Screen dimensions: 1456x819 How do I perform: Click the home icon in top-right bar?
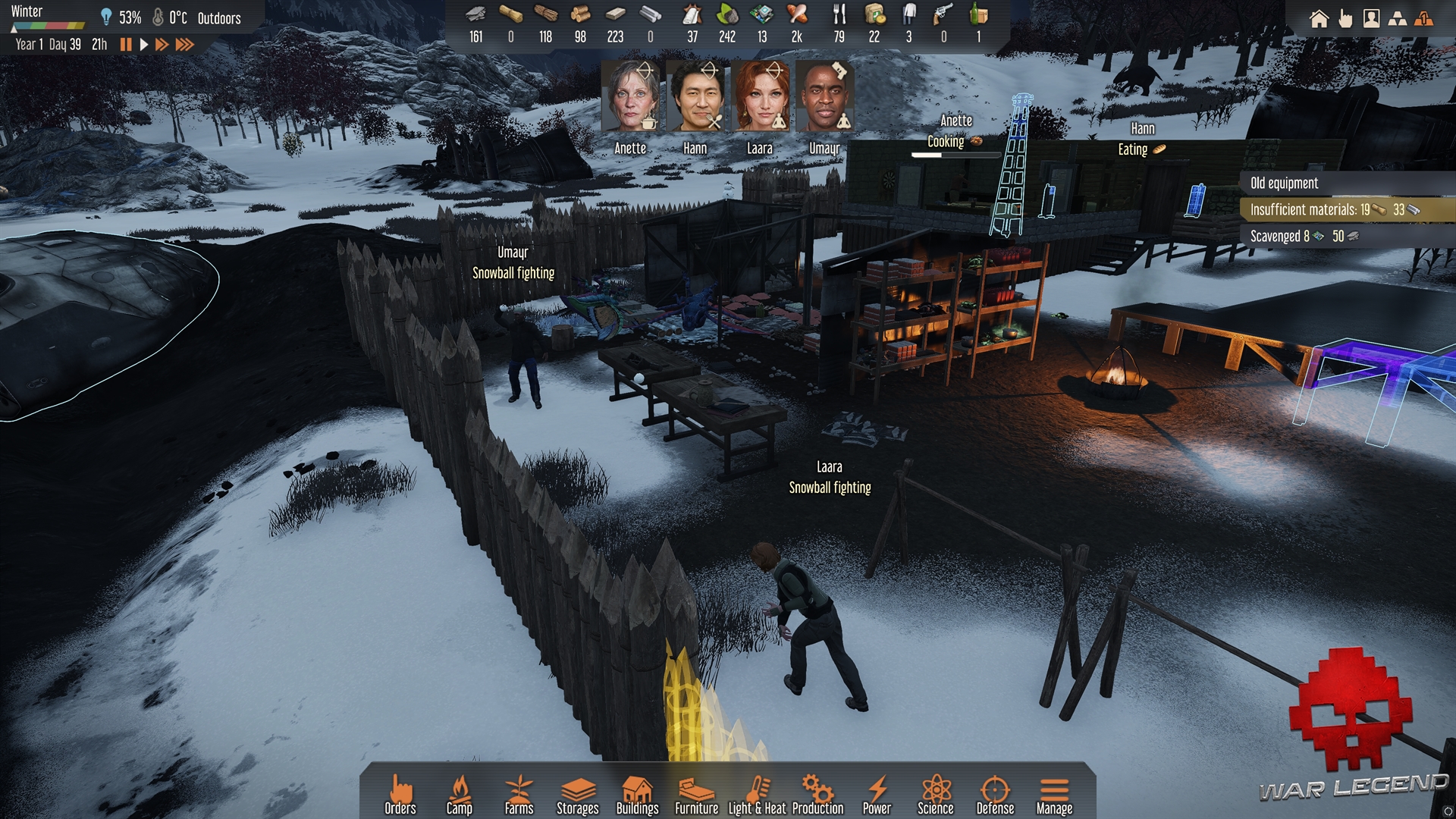coord(1319,19)
